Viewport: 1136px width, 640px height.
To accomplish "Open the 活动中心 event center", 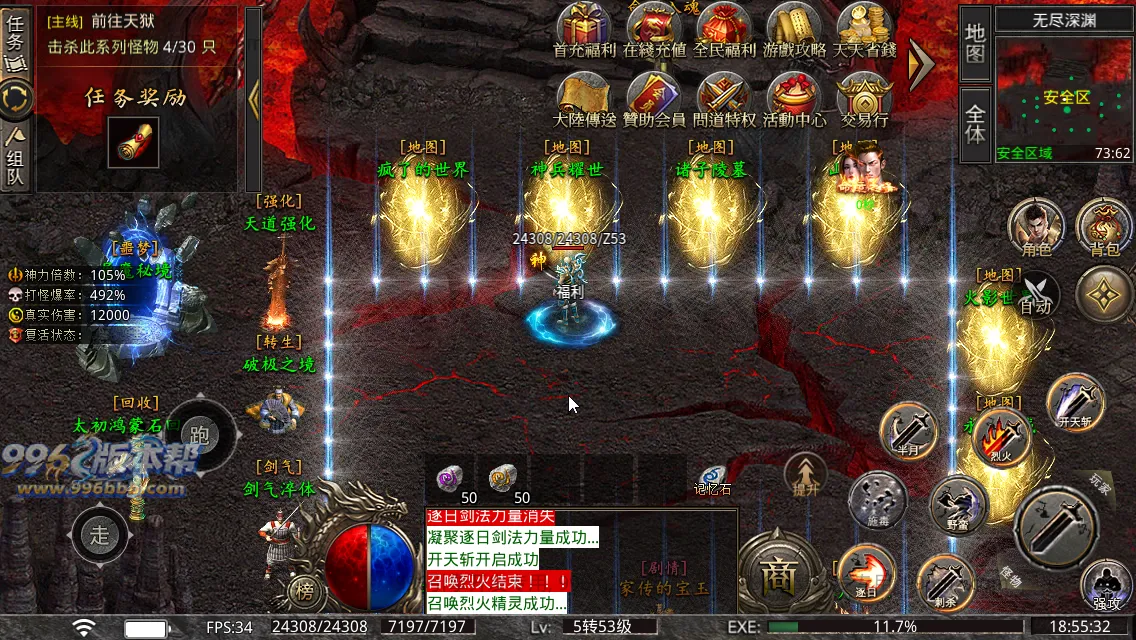I will click(794, 97).
